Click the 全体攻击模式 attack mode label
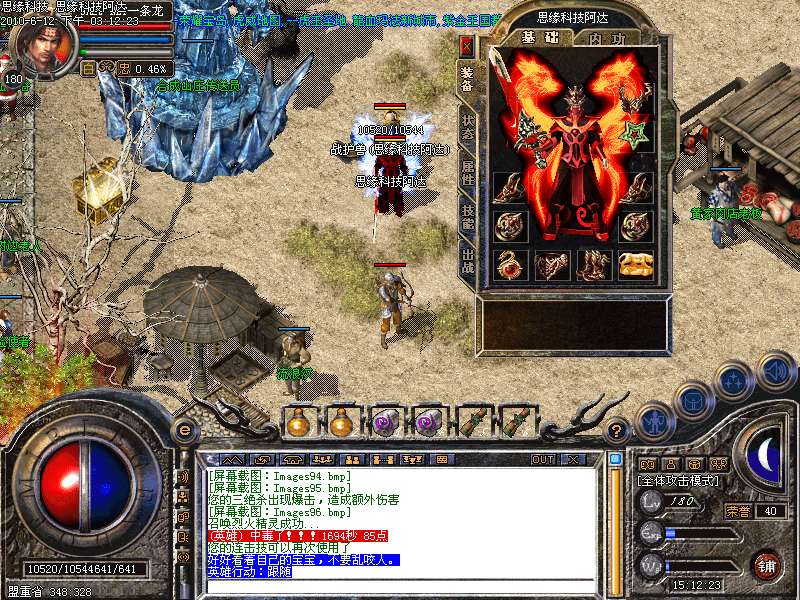 pyautogui.click(x=677, y=481)
